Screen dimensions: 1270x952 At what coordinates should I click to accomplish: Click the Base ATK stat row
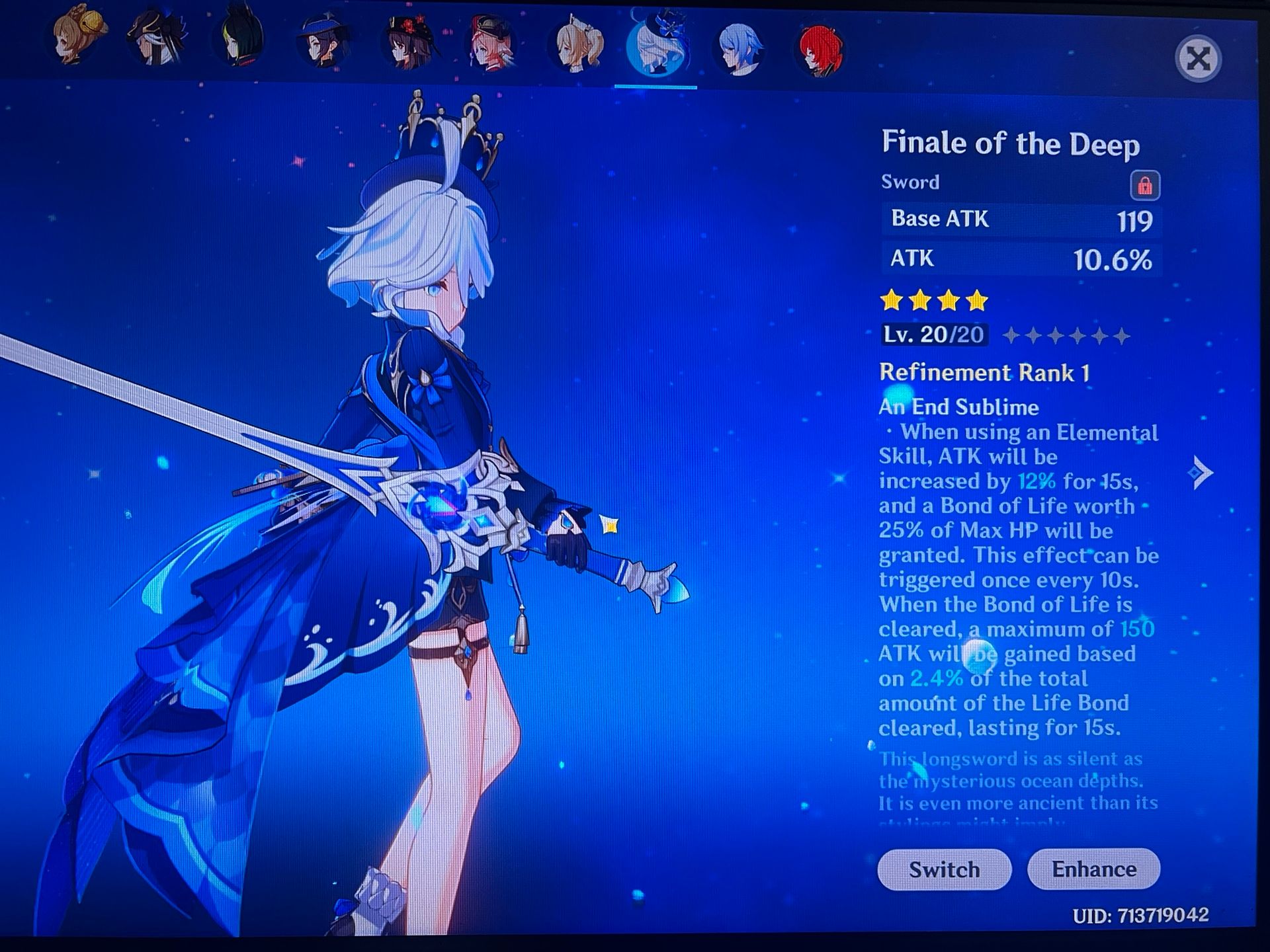pos(1021,219)
